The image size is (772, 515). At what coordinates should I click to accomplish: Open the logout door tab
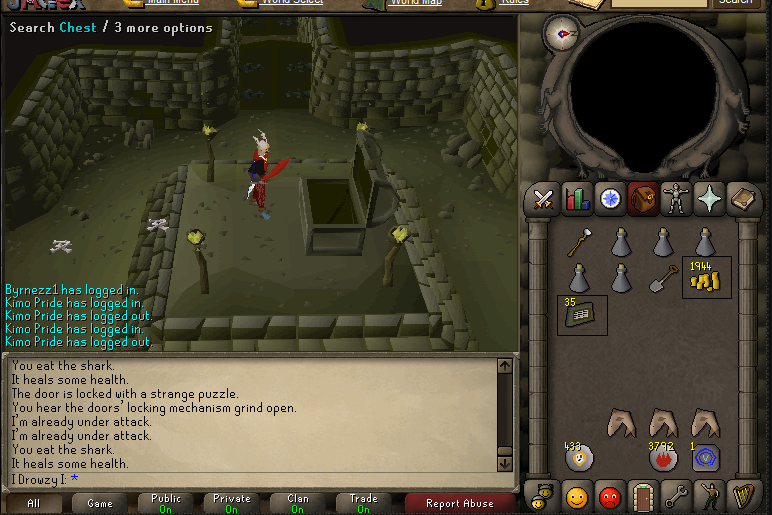643,496
